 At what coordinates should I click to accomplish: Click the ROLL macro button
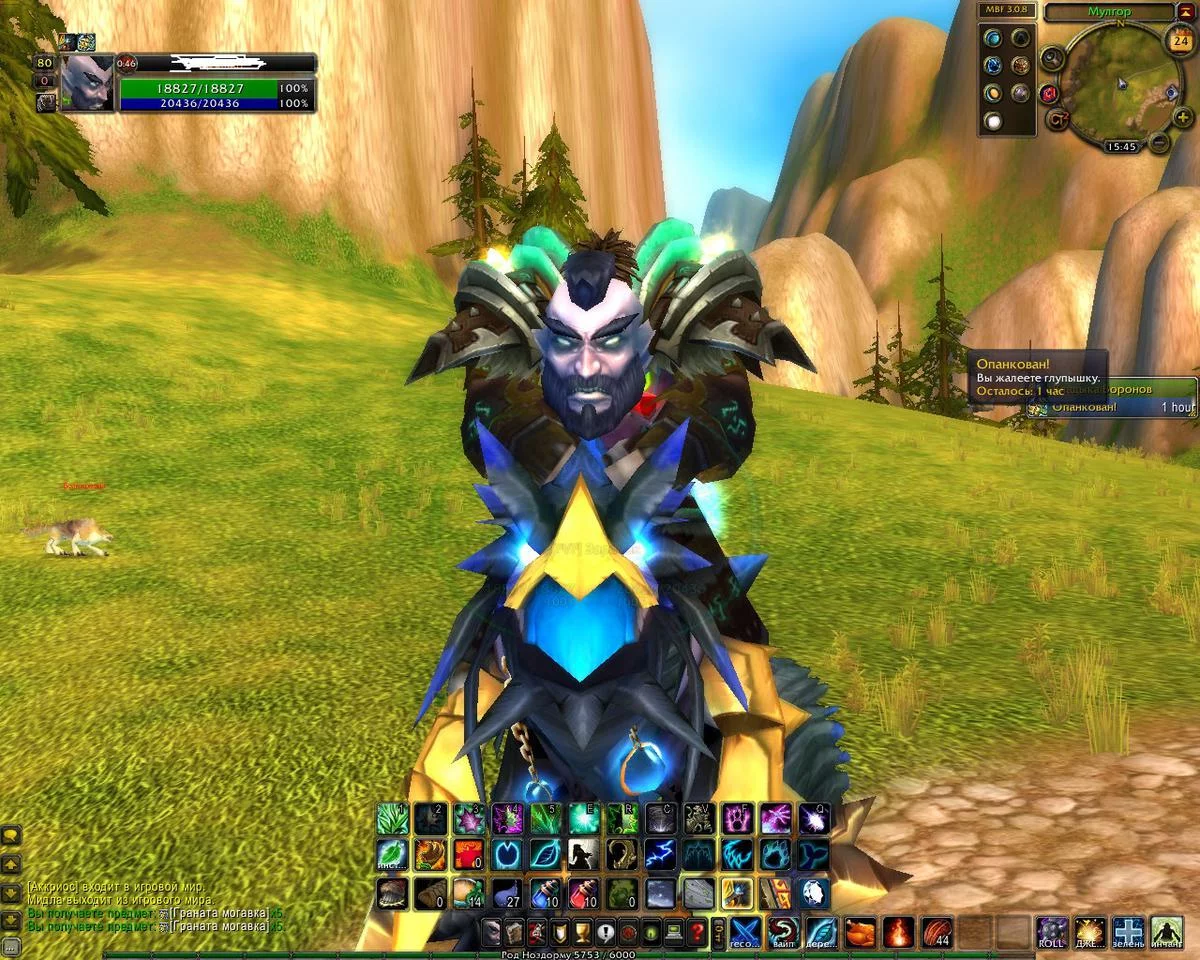coord(1051,933)
